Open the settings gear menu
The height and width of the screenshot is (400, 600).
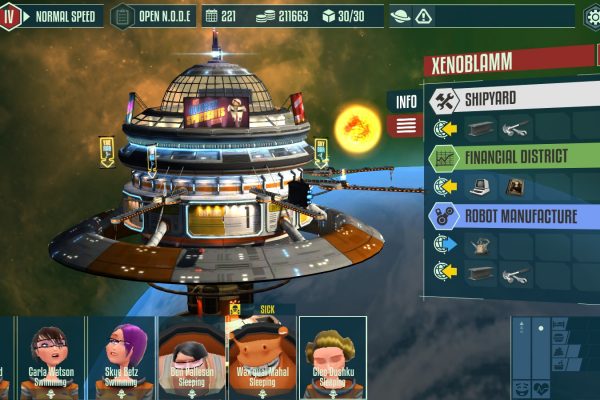click(x=593, y=16)
